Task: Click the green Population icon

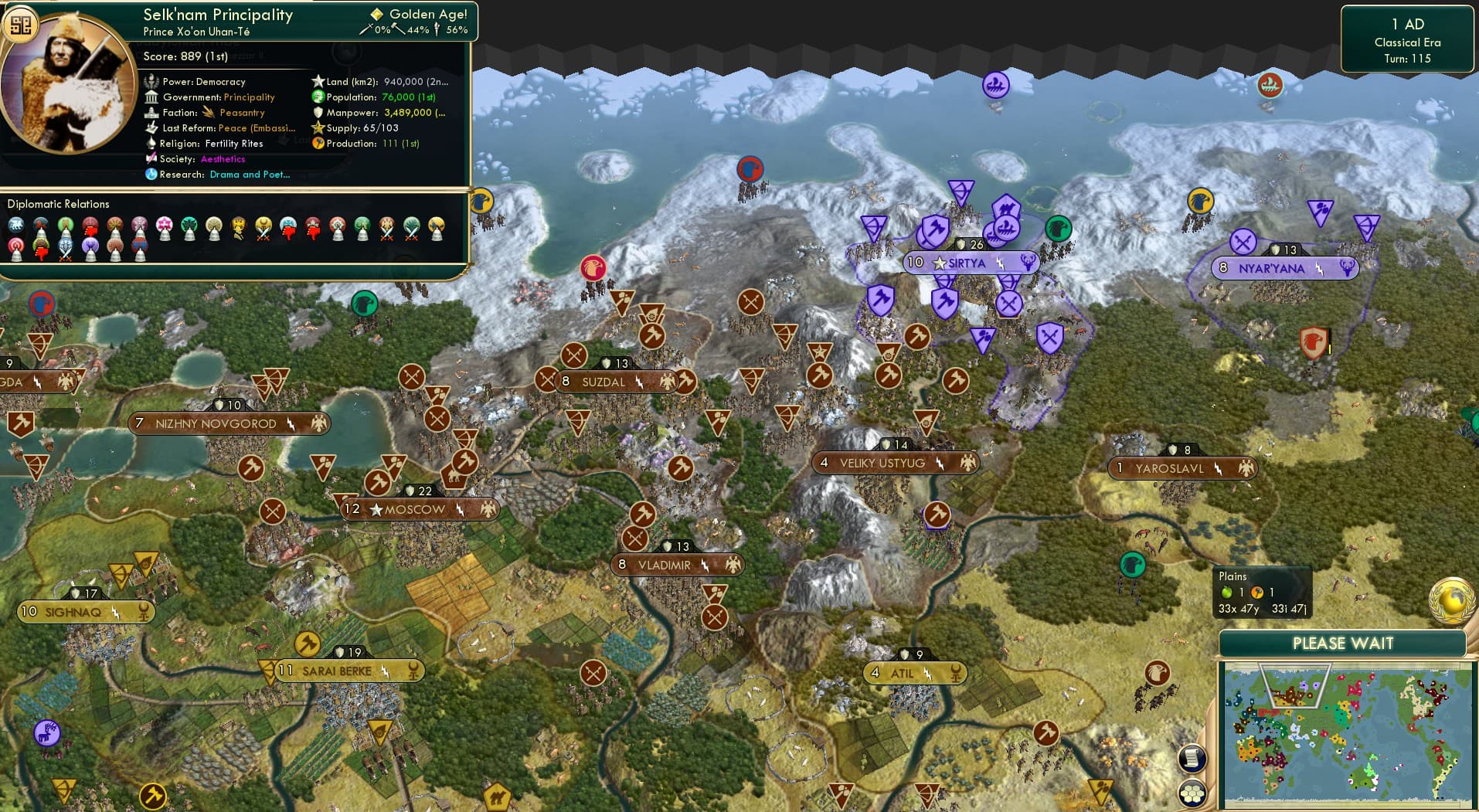Action: [317, 97]
